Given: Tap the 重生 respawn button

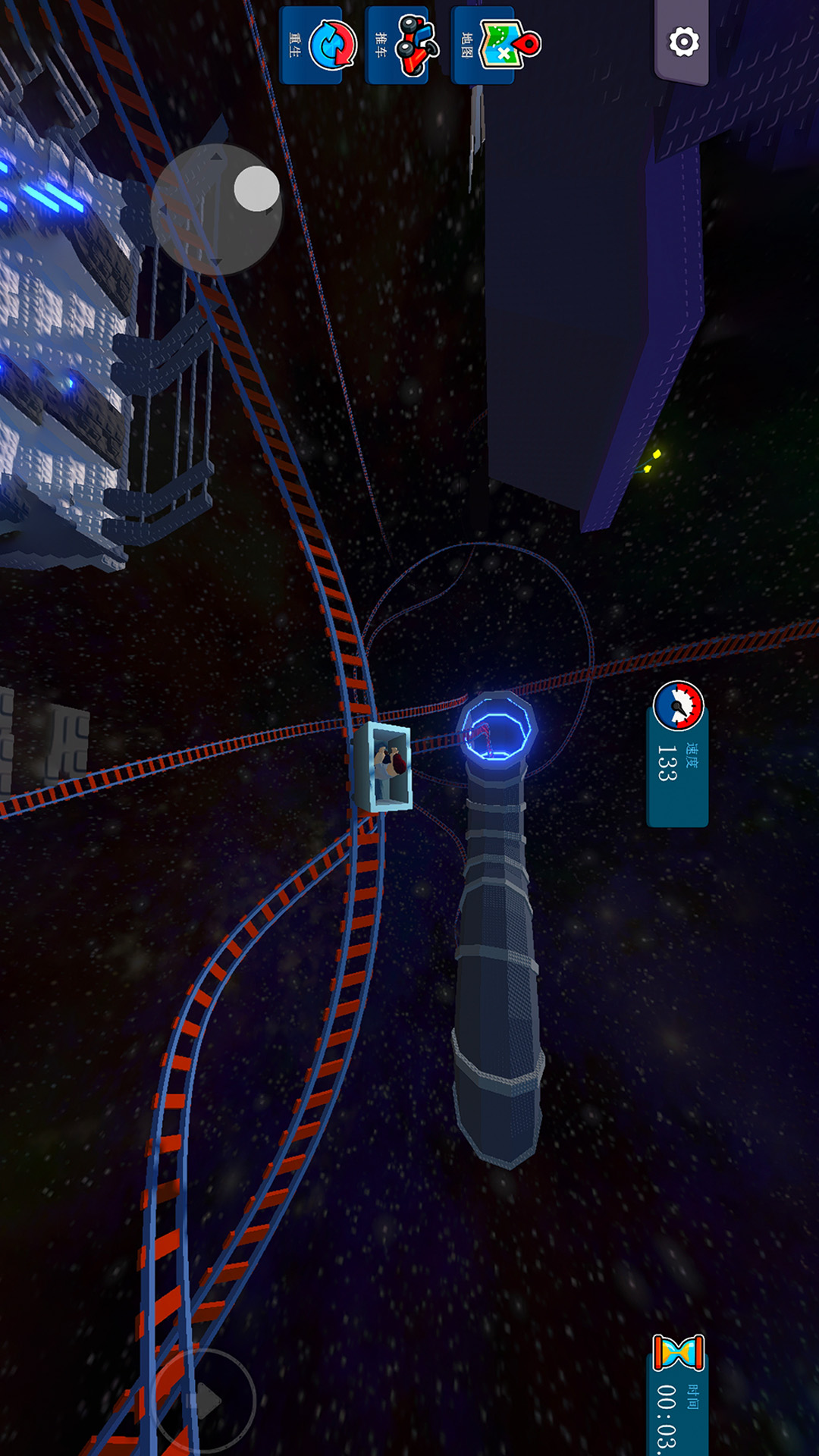Looking at the screenshot, I should pyautogui.click(x=319, y=45).
